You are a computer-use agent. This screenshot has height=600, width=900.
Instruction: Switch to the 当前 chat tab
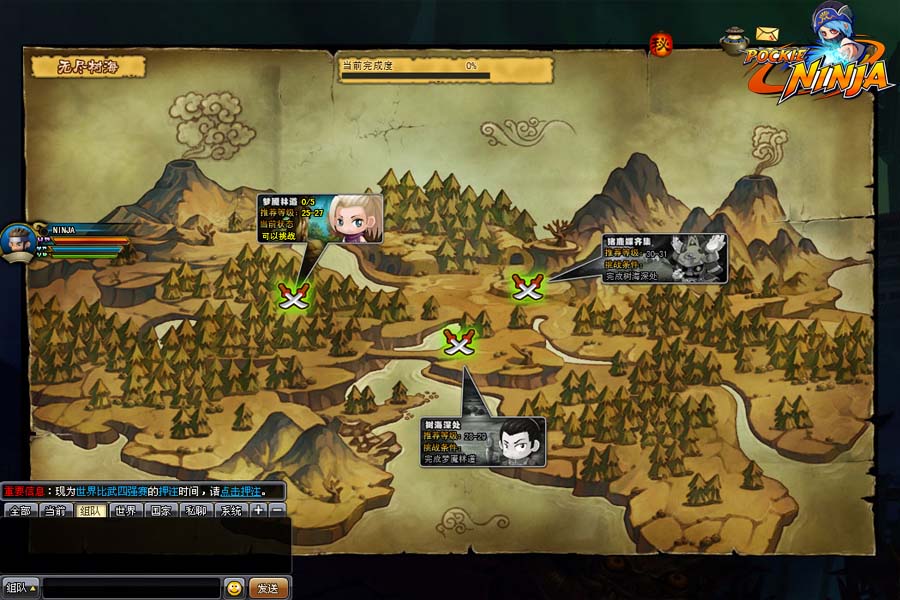(x=55, y=511)
